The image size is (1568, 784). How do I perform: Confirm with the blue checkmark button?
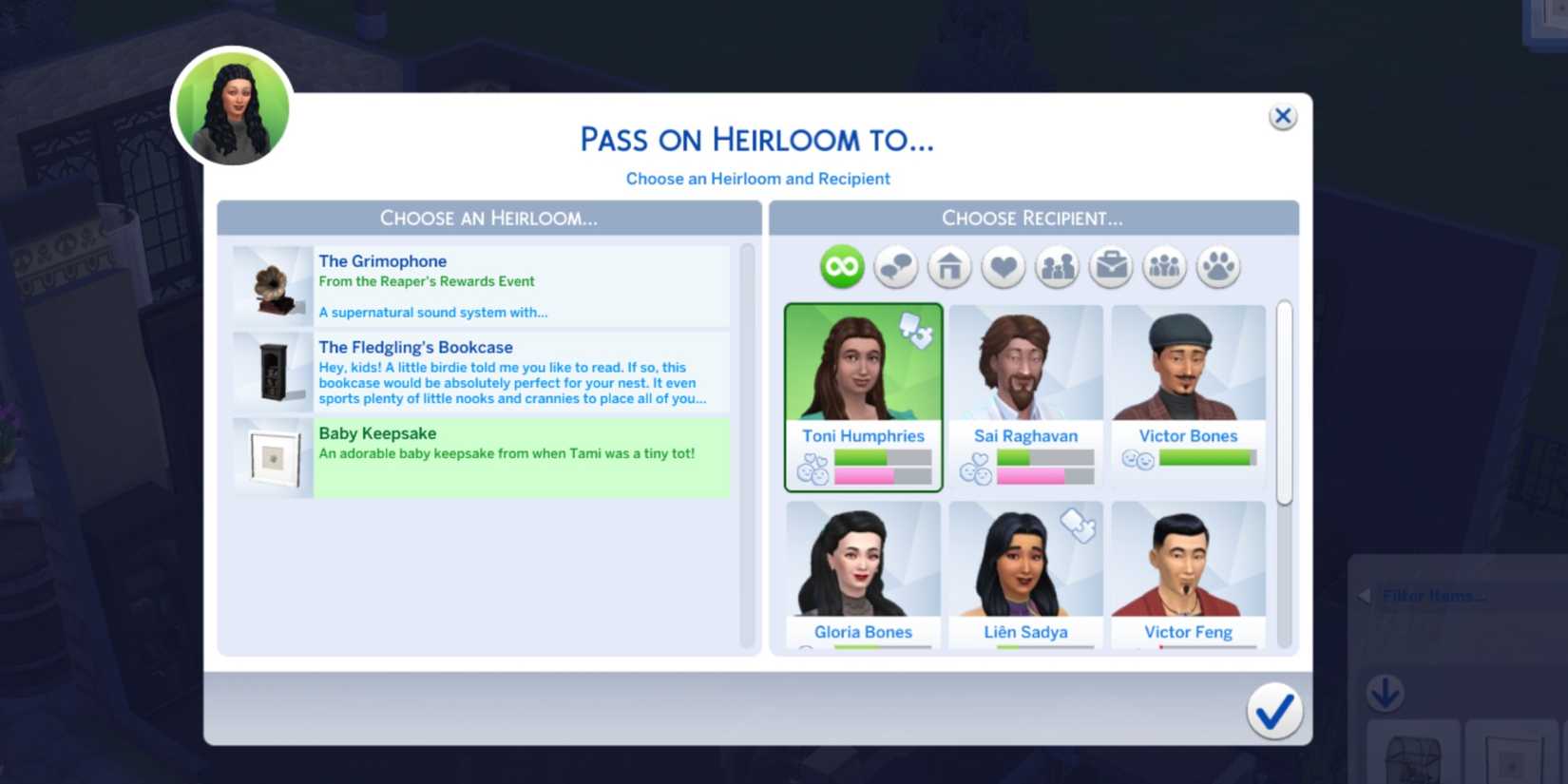pyautogui.click(x=1276, y=710)
